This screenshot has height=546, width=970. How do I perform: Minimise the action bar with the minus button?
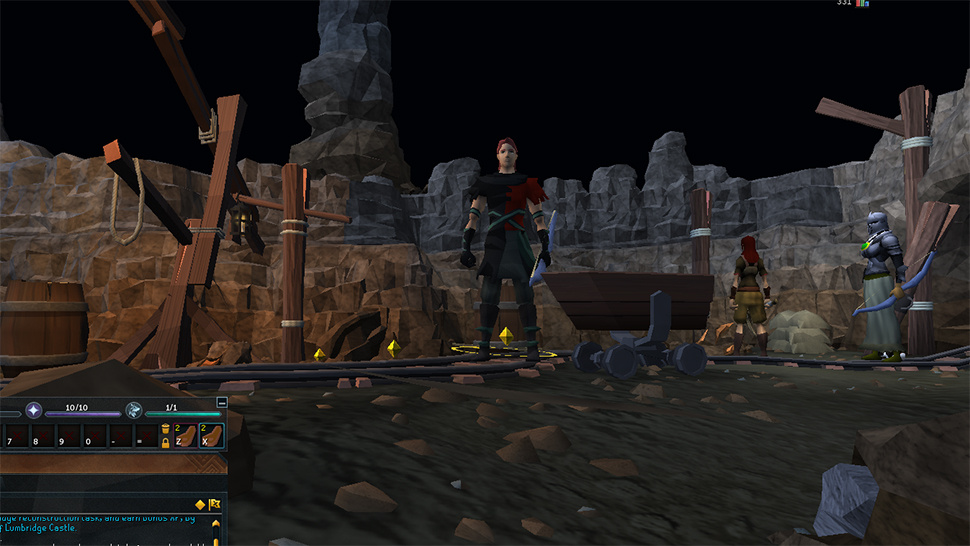222,402
